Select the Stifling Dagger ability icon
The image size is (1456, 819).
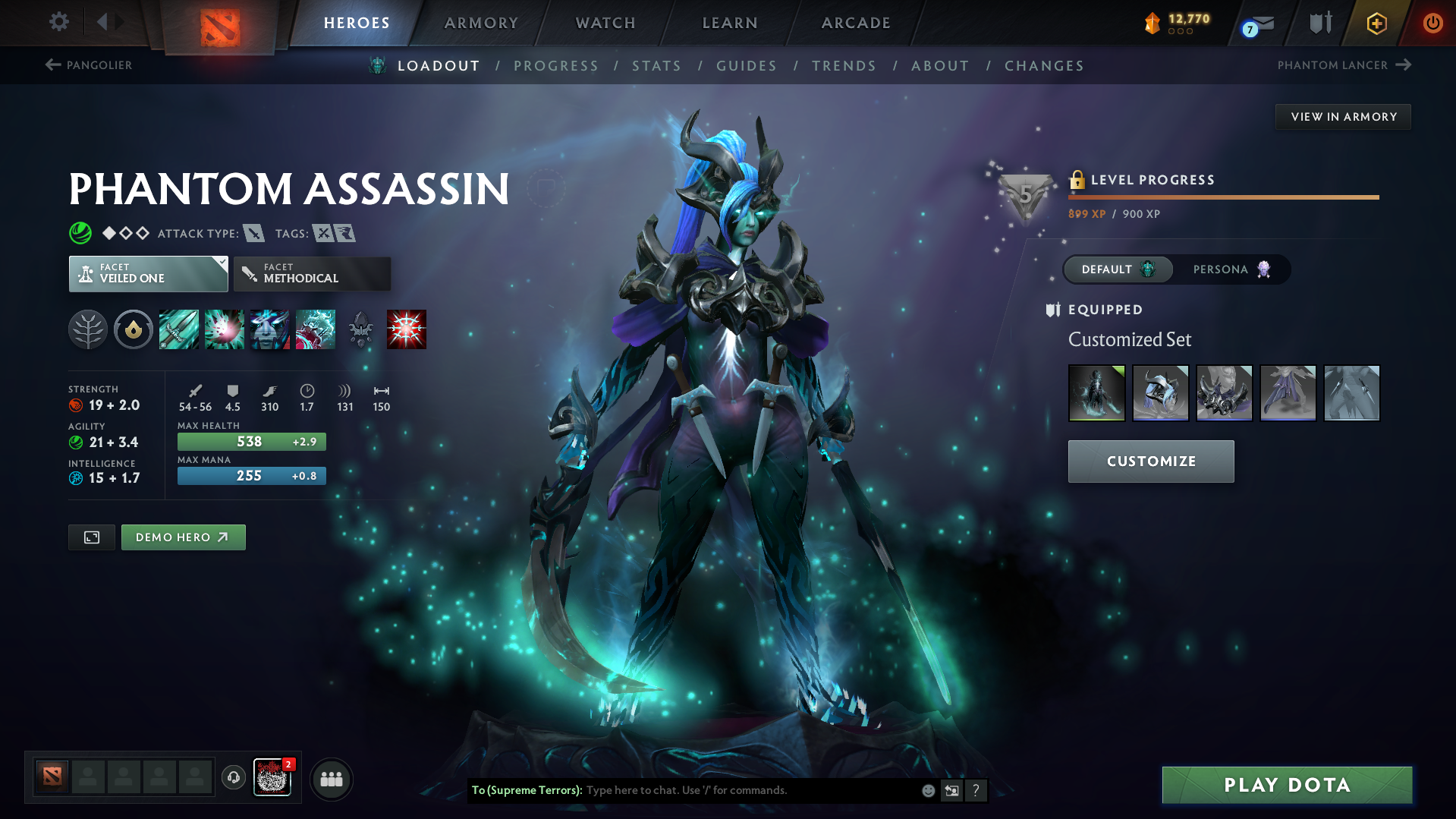179,329
